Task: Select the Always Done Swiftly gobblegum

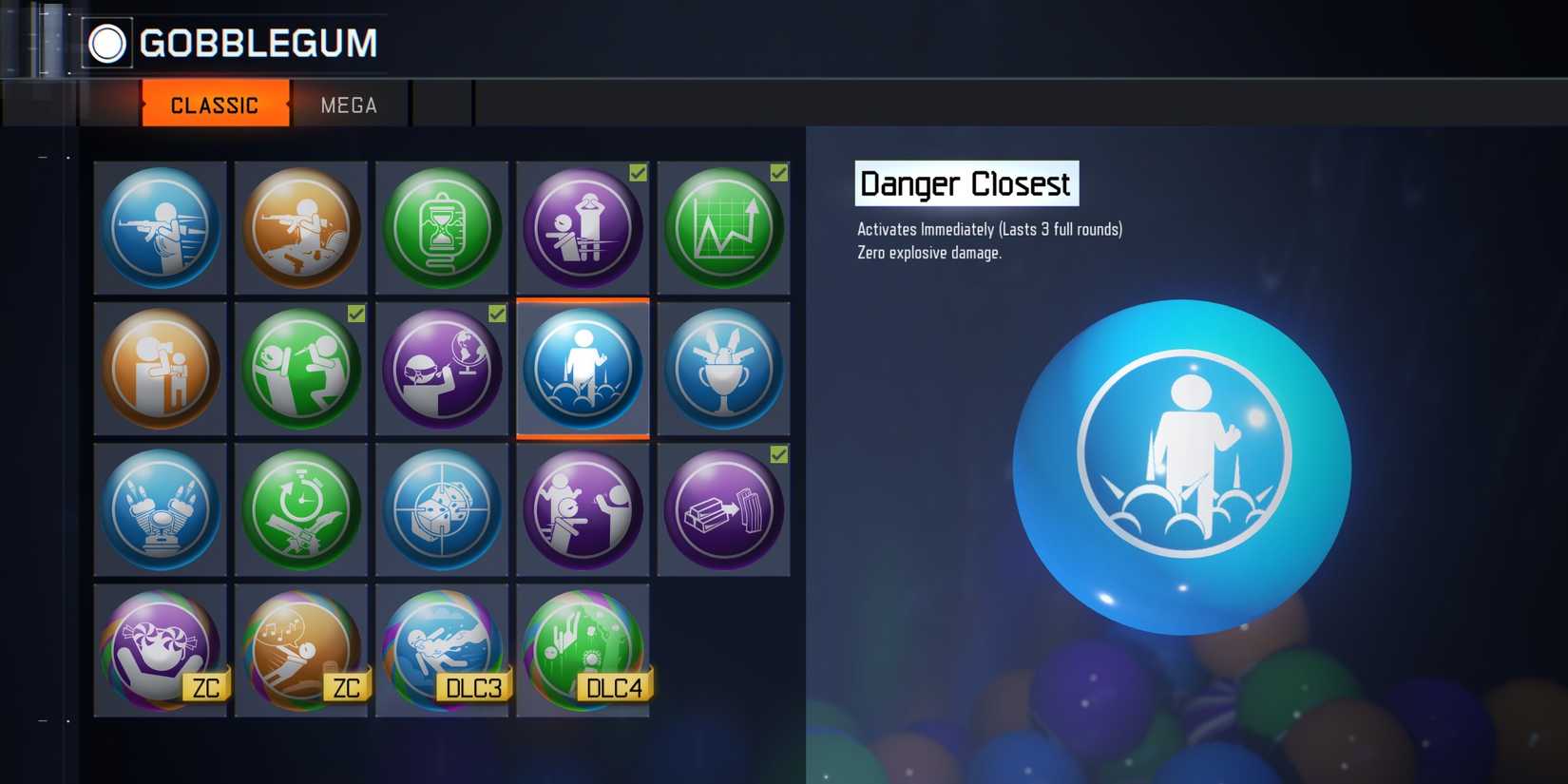Action: 160,228
